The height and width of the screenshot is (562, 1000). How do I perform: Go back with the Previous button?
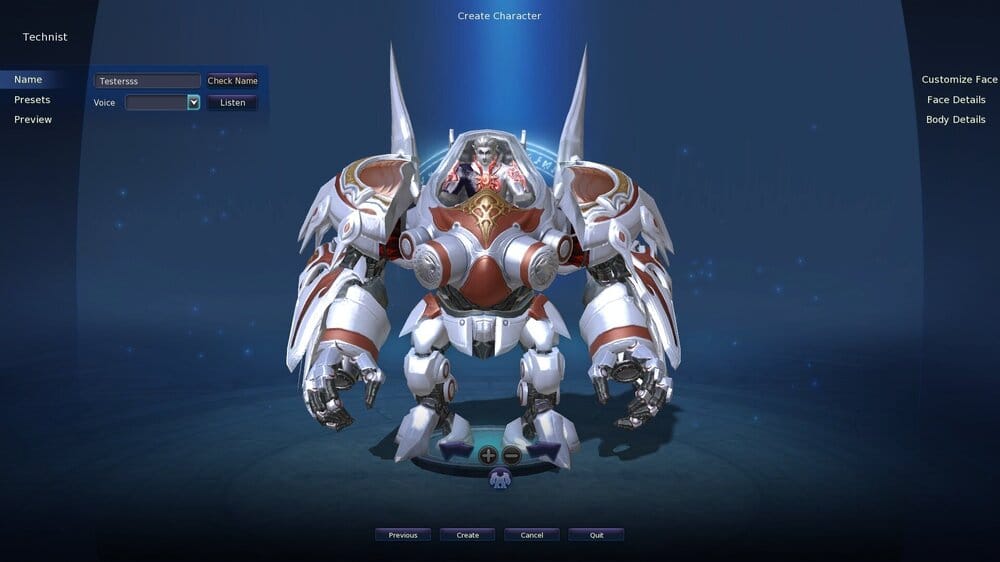point(403,535)
